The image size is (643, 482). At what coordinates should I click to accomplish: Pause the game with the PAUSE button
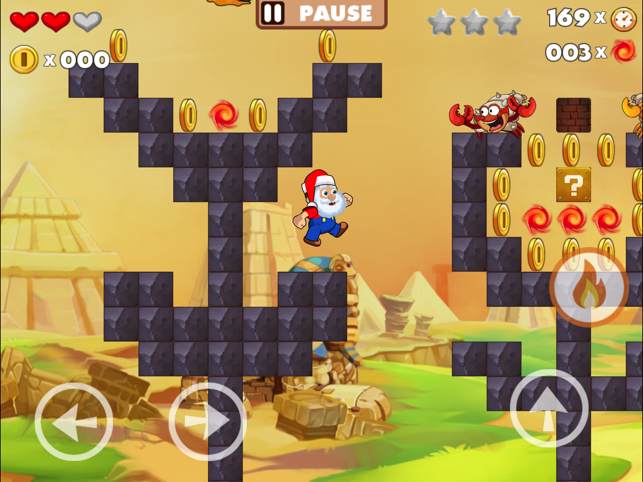[x=321, y=13]
